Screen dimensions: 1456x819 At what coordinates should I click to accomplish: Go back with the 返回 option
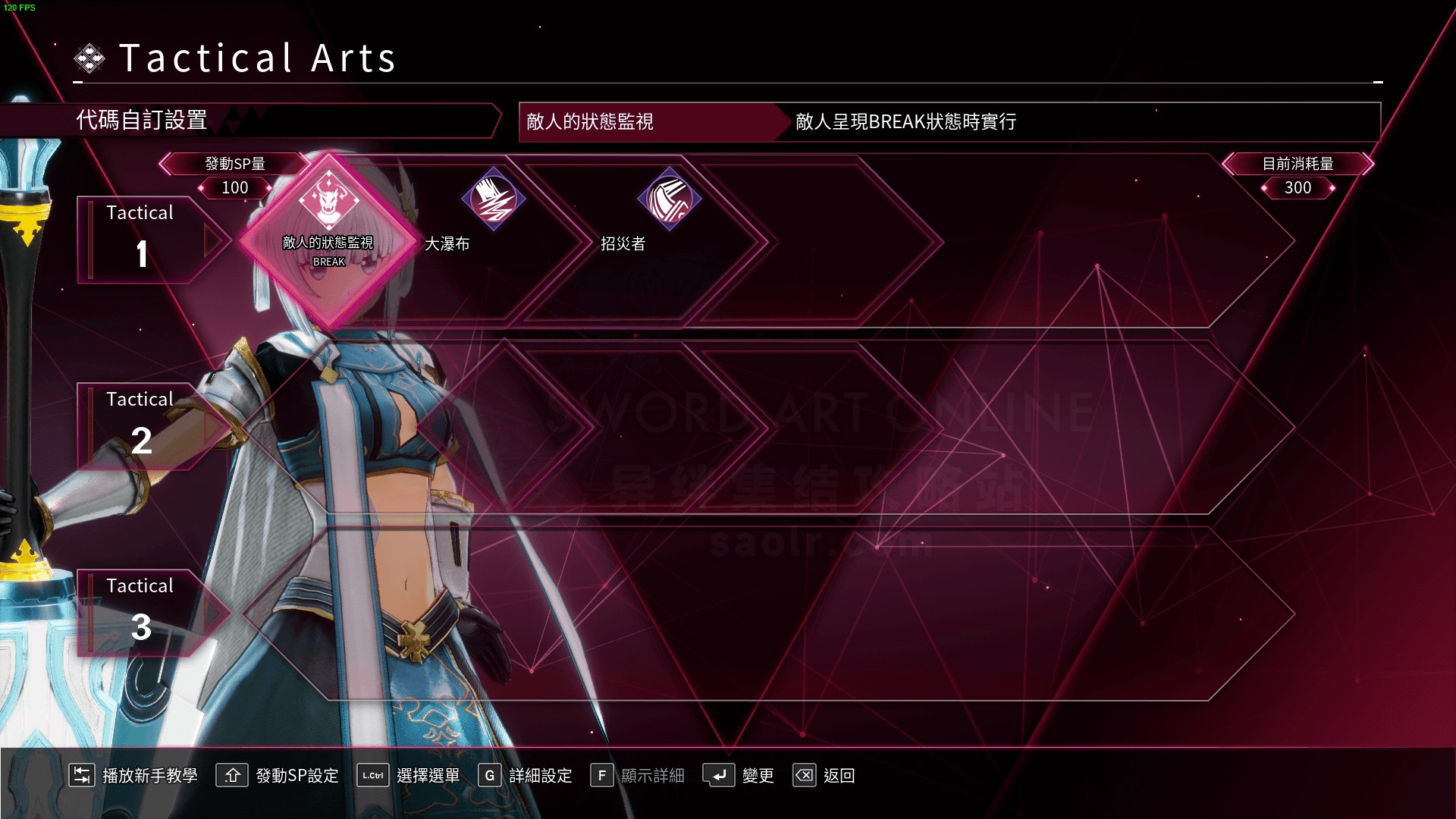point(824,775)
